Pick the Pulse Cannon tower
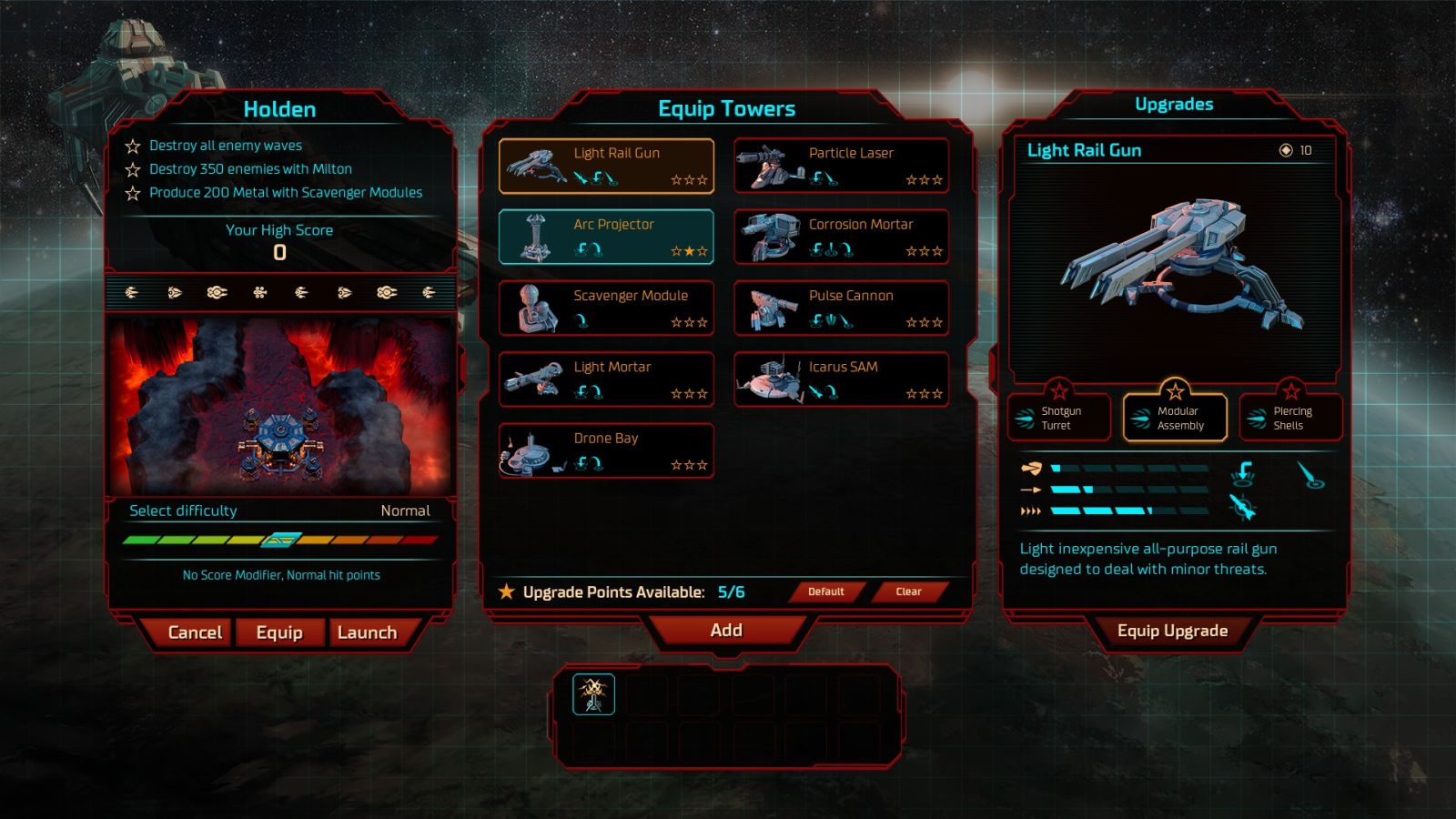 click(x=842, y=308)
